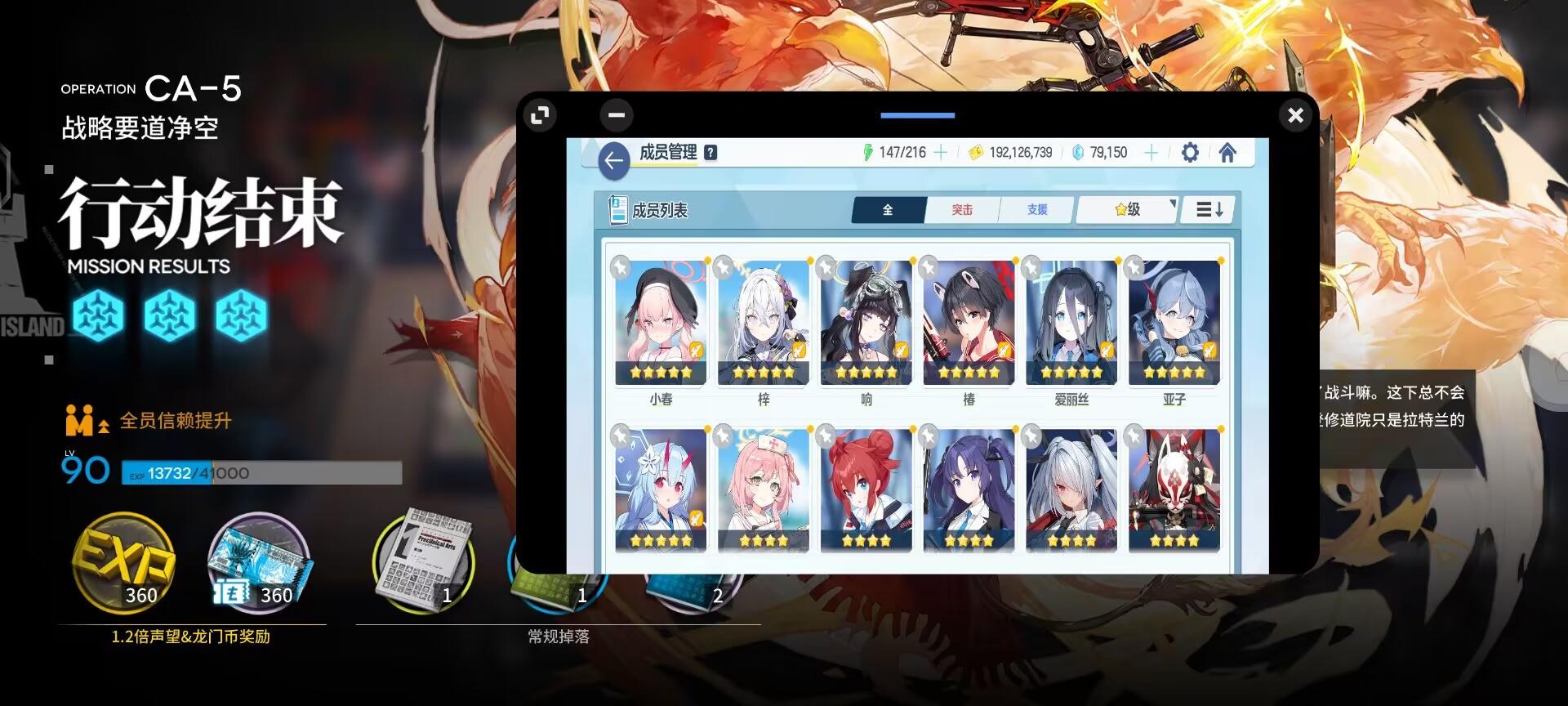
Task: Return home via the house icon
Action: click(x=1228, y=152)
